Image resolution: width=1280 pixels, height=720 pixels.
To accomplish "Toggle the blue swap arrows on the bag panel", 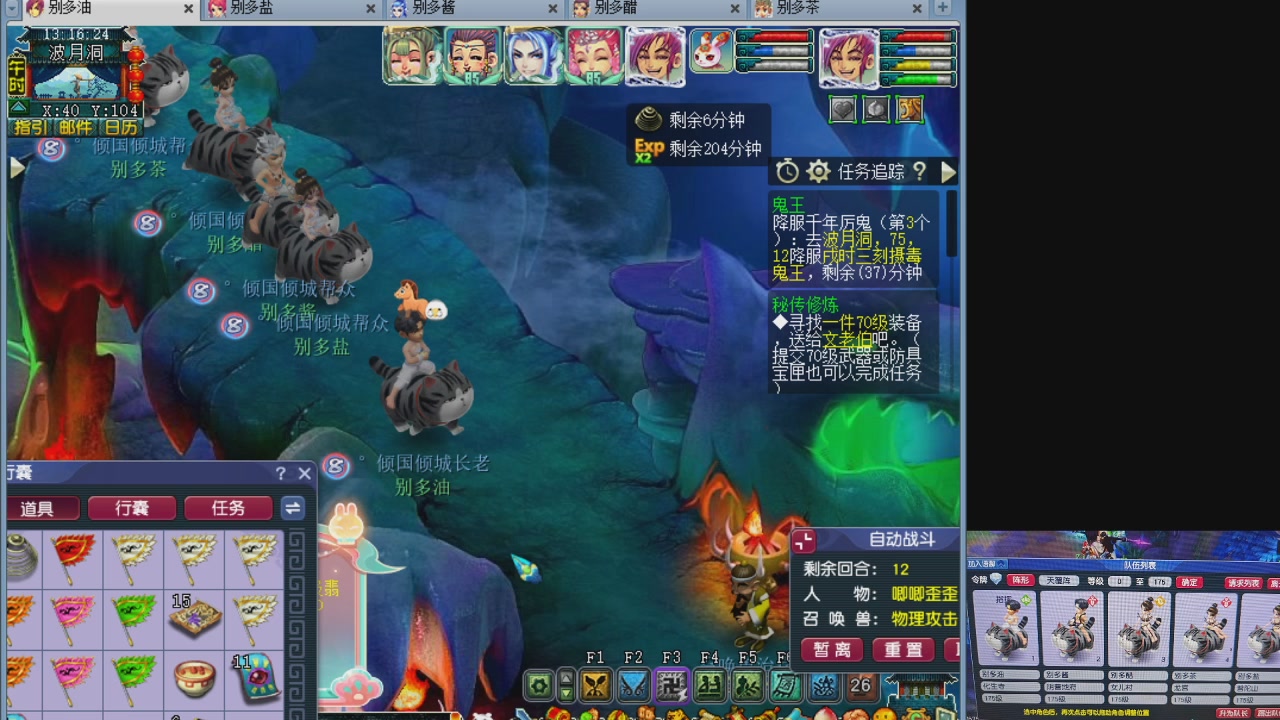I will (293, 508).
